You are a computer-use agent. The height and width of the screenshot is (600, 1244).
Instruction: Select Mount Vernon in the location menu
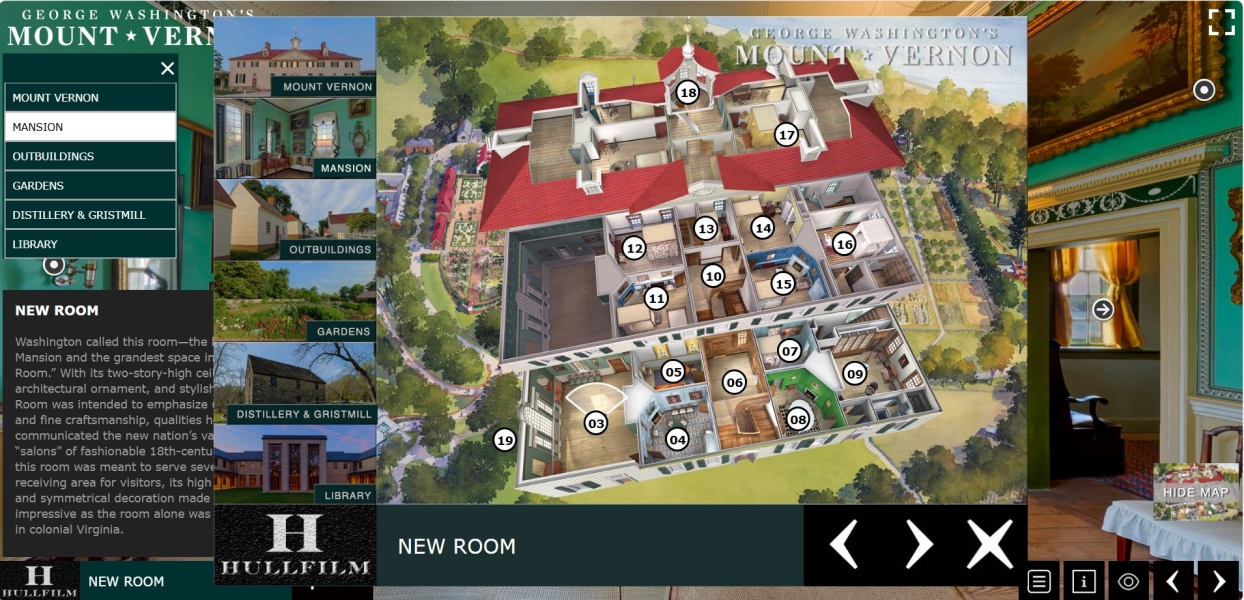[90, 98]
